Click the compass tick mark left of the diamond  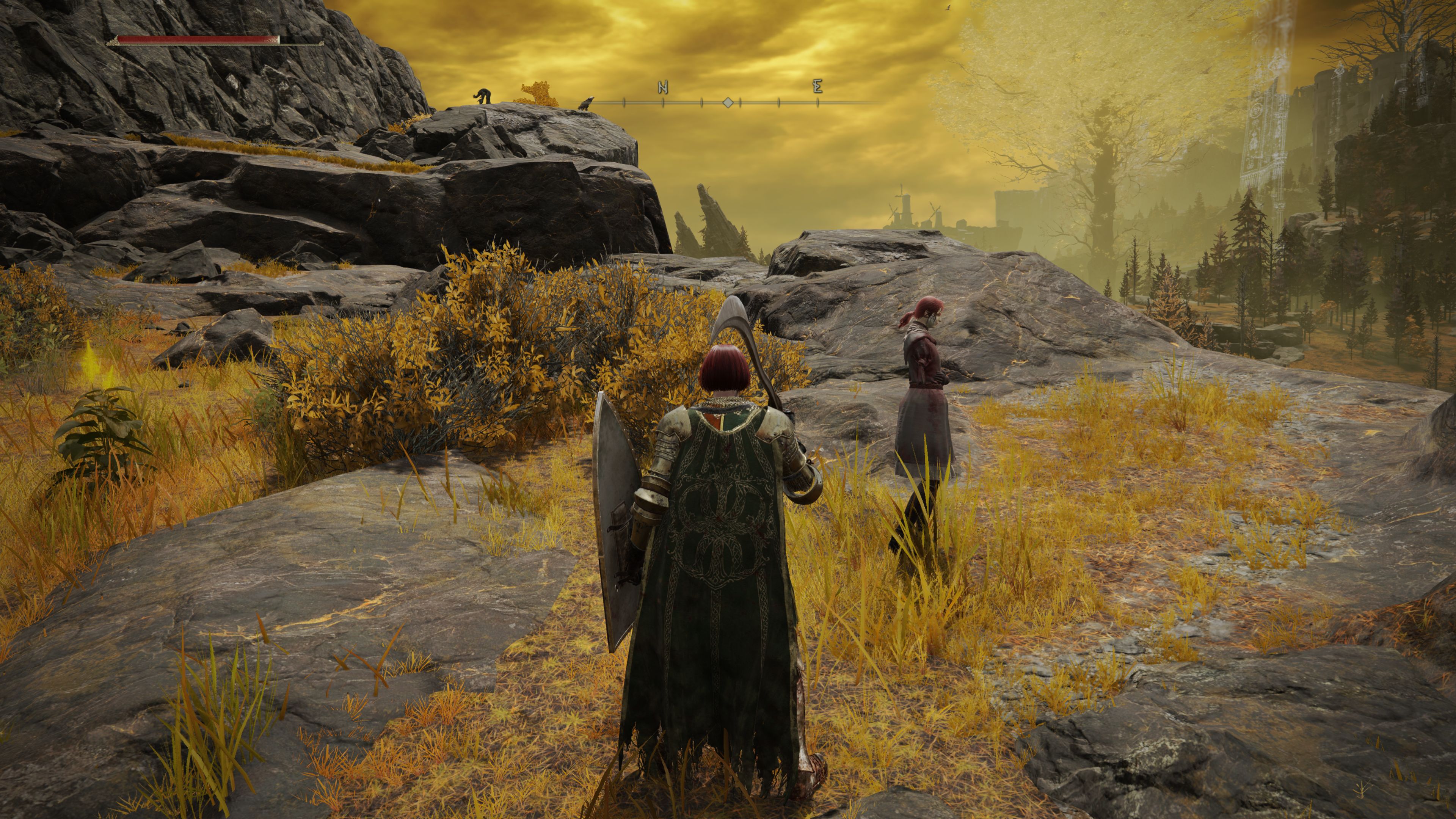[701, 103]
